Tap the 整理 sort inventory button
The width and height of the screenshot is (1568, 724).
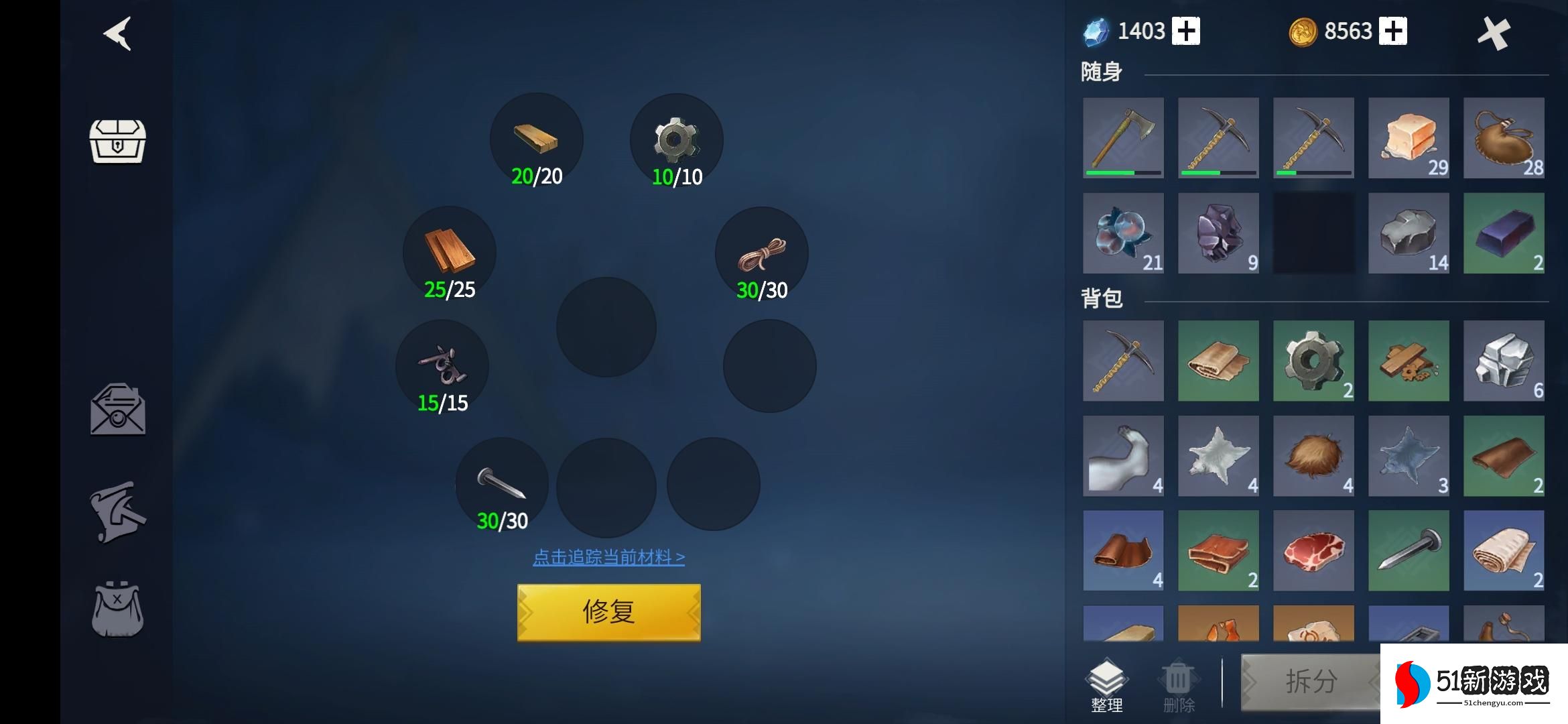click(x=1106, y=685)
